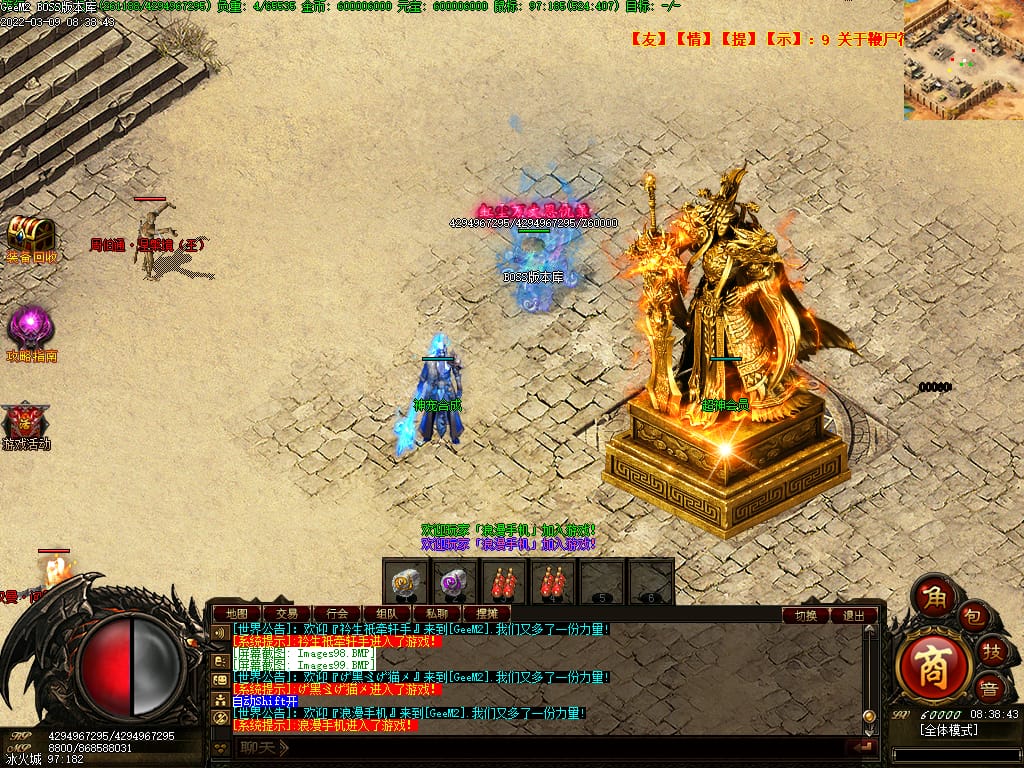Click the 切换 switch button
1024x768 pixels.
806,615
